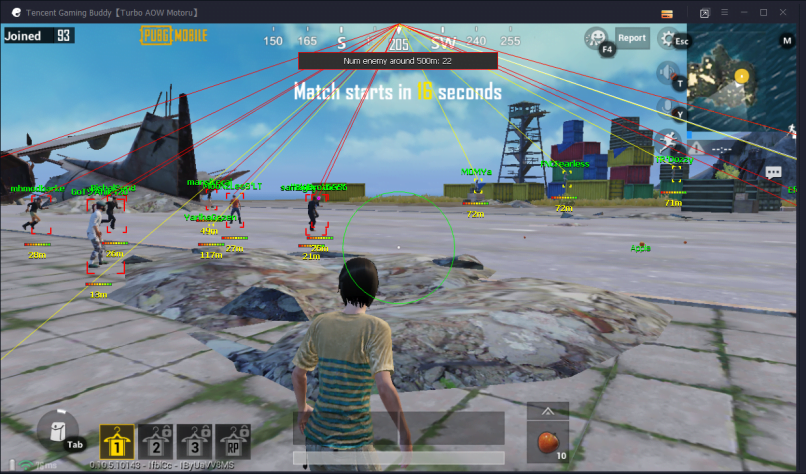
Task: Toggle the running figure sprint icon
Action: coord(668,140)
